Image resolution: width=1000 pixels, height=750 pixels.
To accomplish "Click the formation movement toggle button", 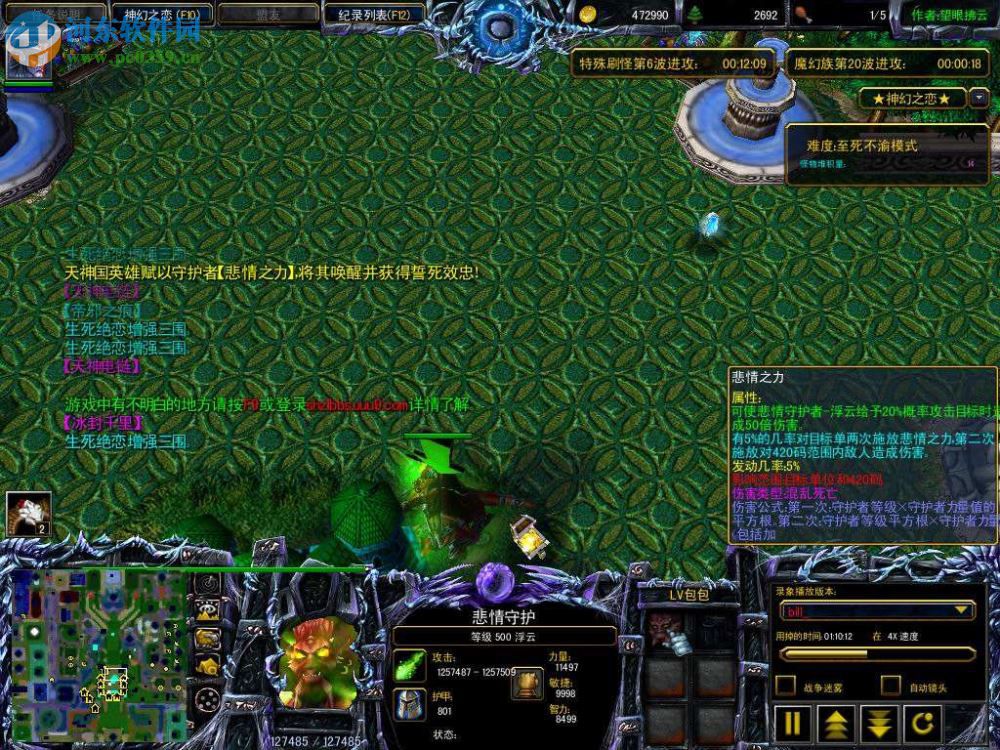I will [x=208, y=698].
